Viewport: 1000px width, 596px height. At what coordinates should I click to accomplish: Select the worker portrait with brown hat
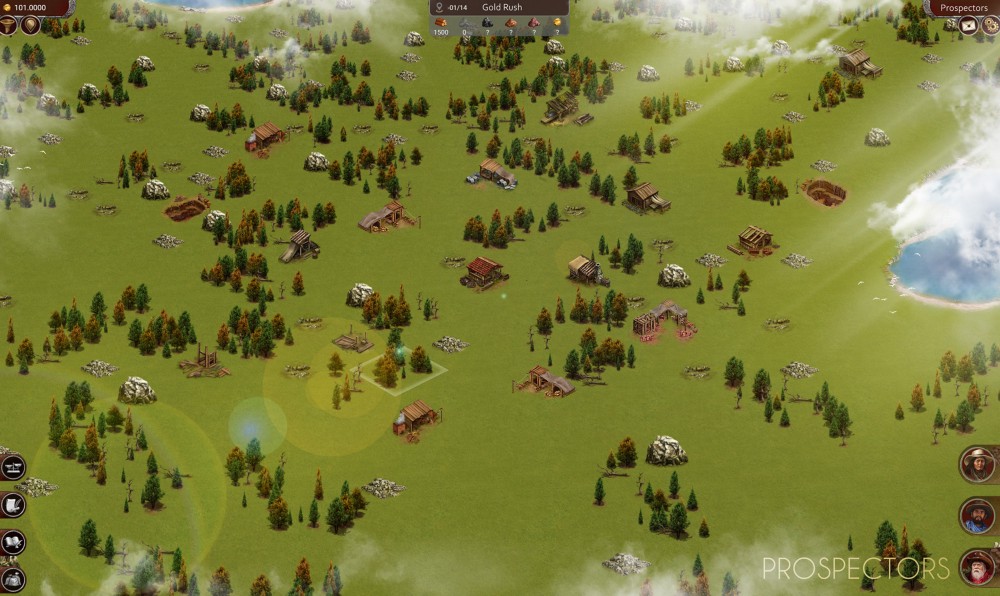click(x=977, y=464)
